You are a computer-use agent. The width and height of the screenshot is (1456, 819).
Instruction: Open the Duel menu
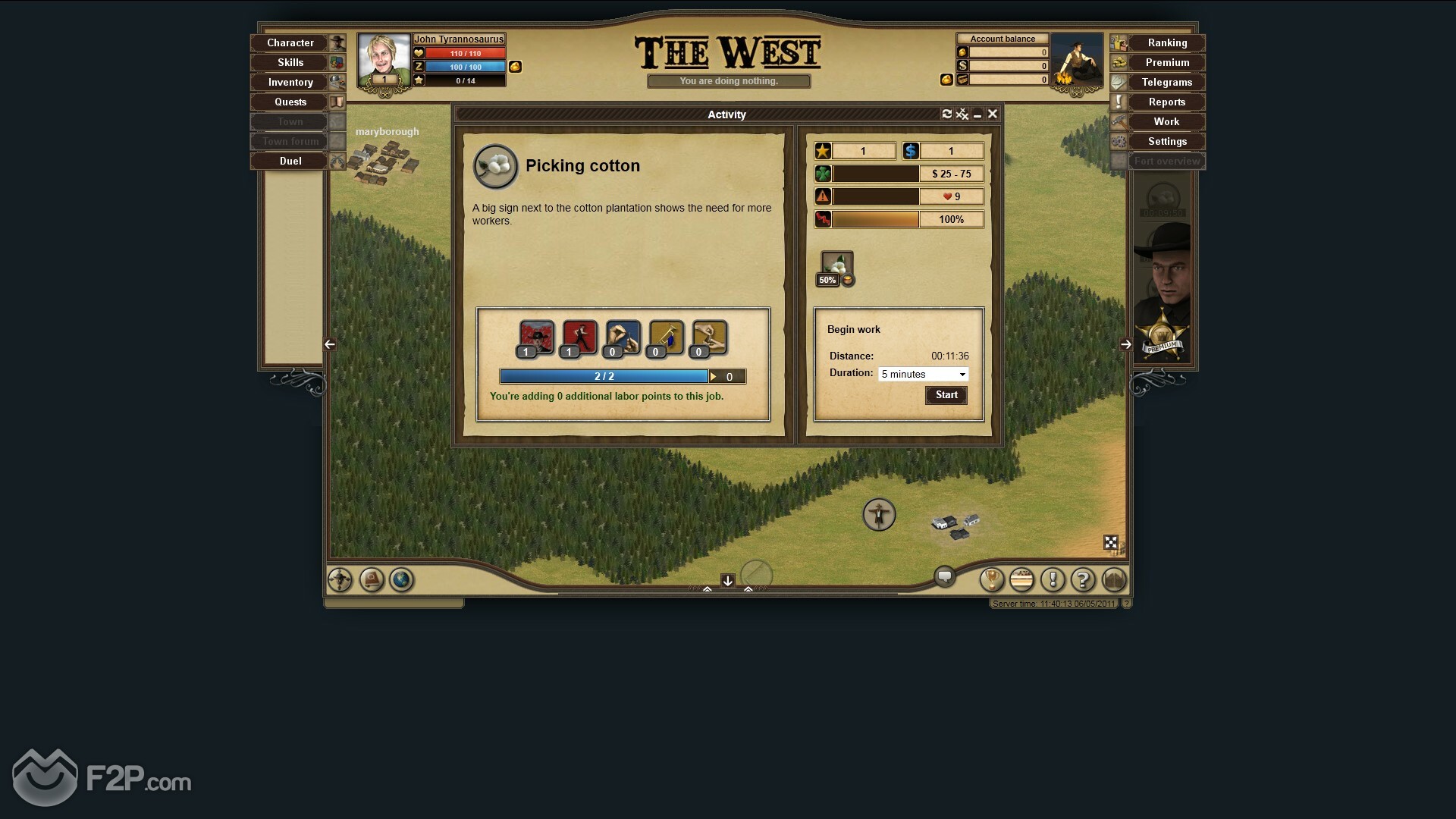click(x=290, y=162)
